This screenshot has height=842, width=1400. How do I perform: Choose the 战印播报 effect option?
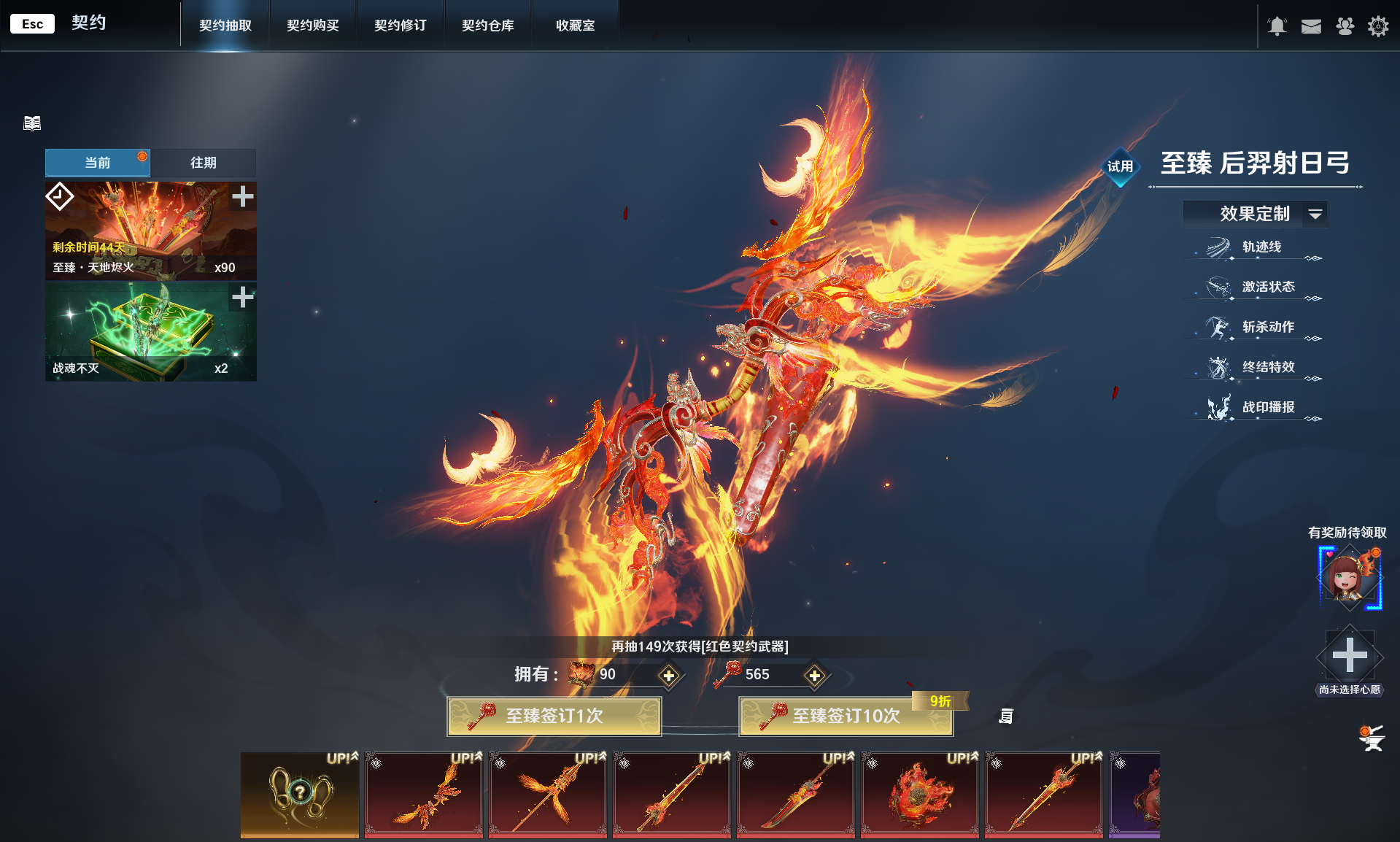[1268, 408]
